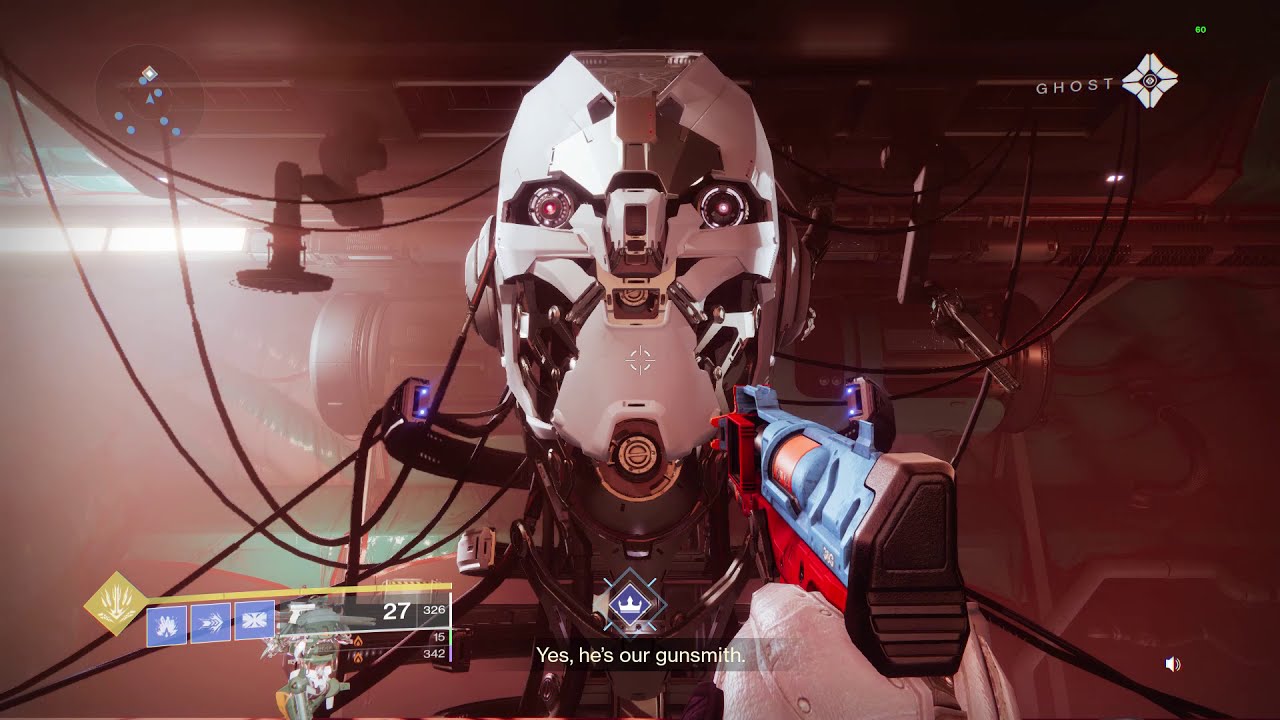Open the radar in the corner
The width and height of the screenshot is (1280, 720).
tap(149, 98)
